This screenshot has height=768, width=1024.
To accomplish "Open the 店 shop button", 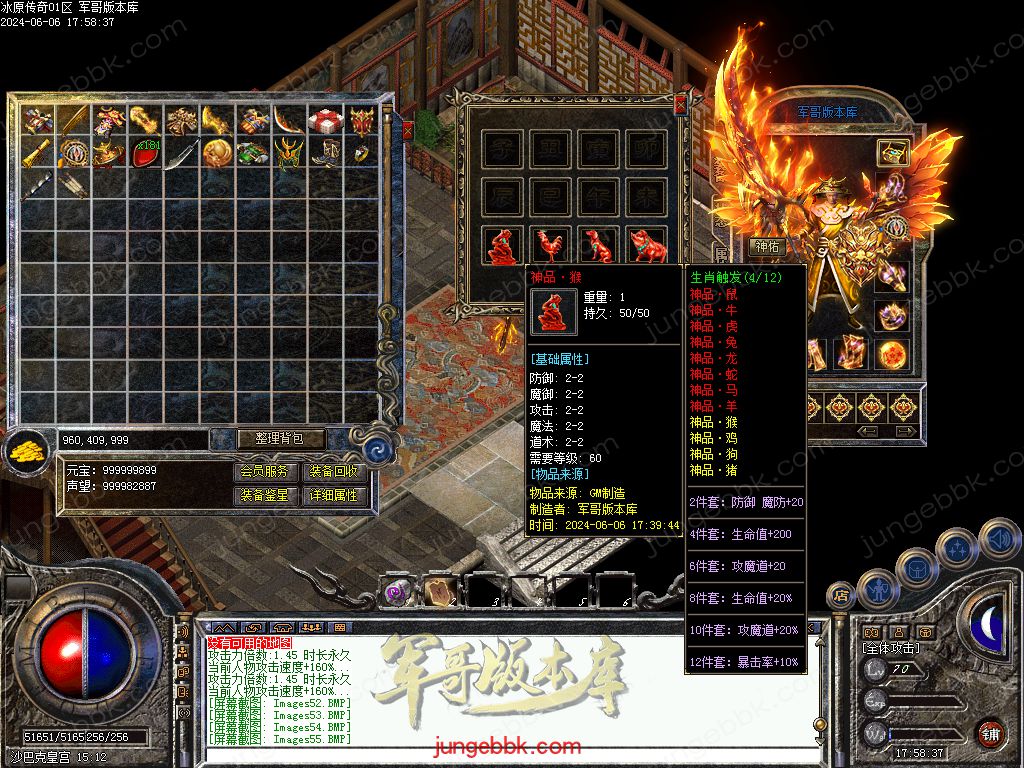I will click(841, 596).
